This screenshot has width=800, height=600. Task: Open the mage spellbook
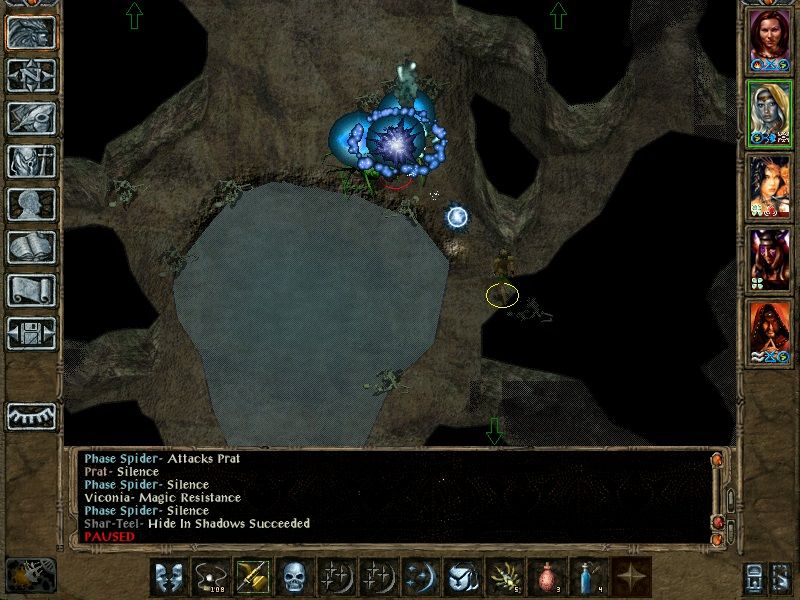pyautogui.click(x=31, y=246)
